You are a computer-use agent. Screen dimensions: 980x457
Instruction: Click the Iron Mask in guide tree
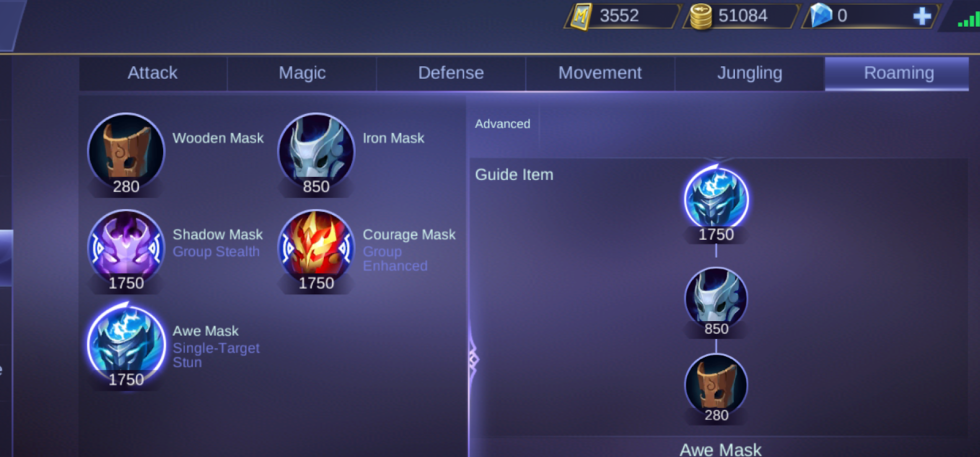click(x=716, y=298)
